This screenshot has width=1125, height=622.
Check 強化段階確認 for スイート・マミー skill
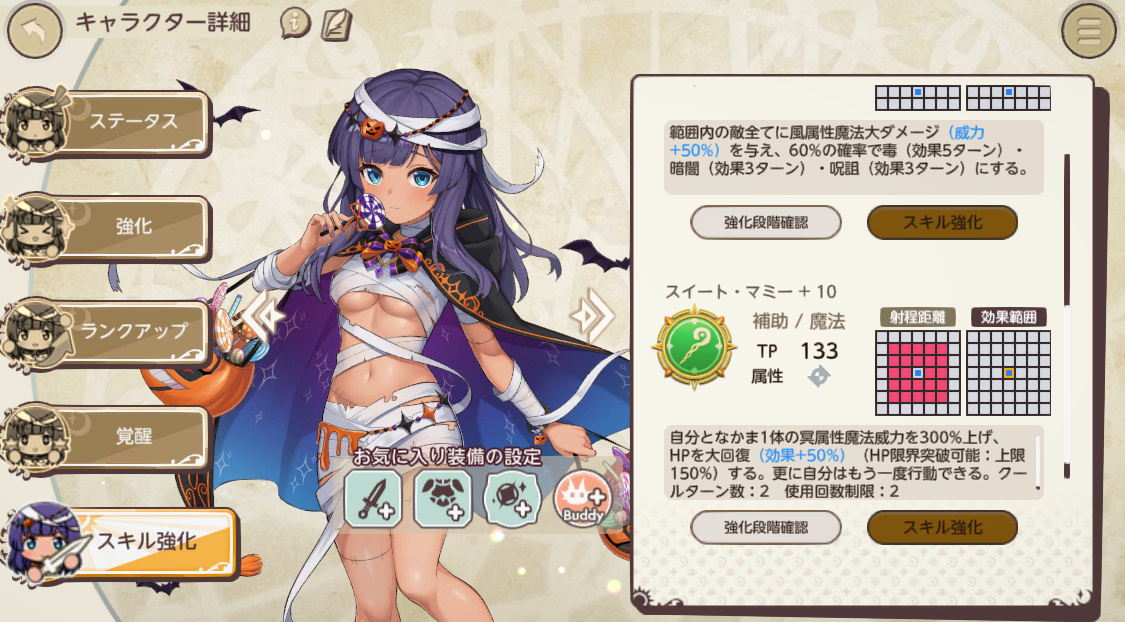(x=765, y=527)
